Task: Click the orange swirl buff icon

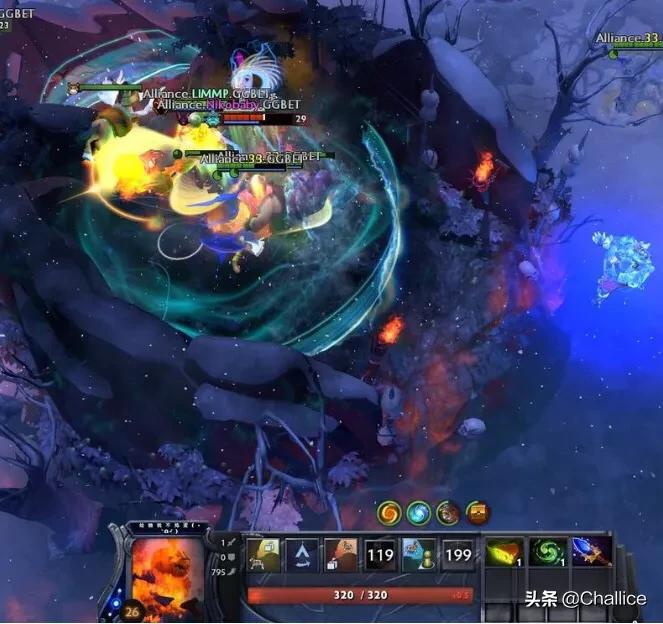Action: point(389,513)
